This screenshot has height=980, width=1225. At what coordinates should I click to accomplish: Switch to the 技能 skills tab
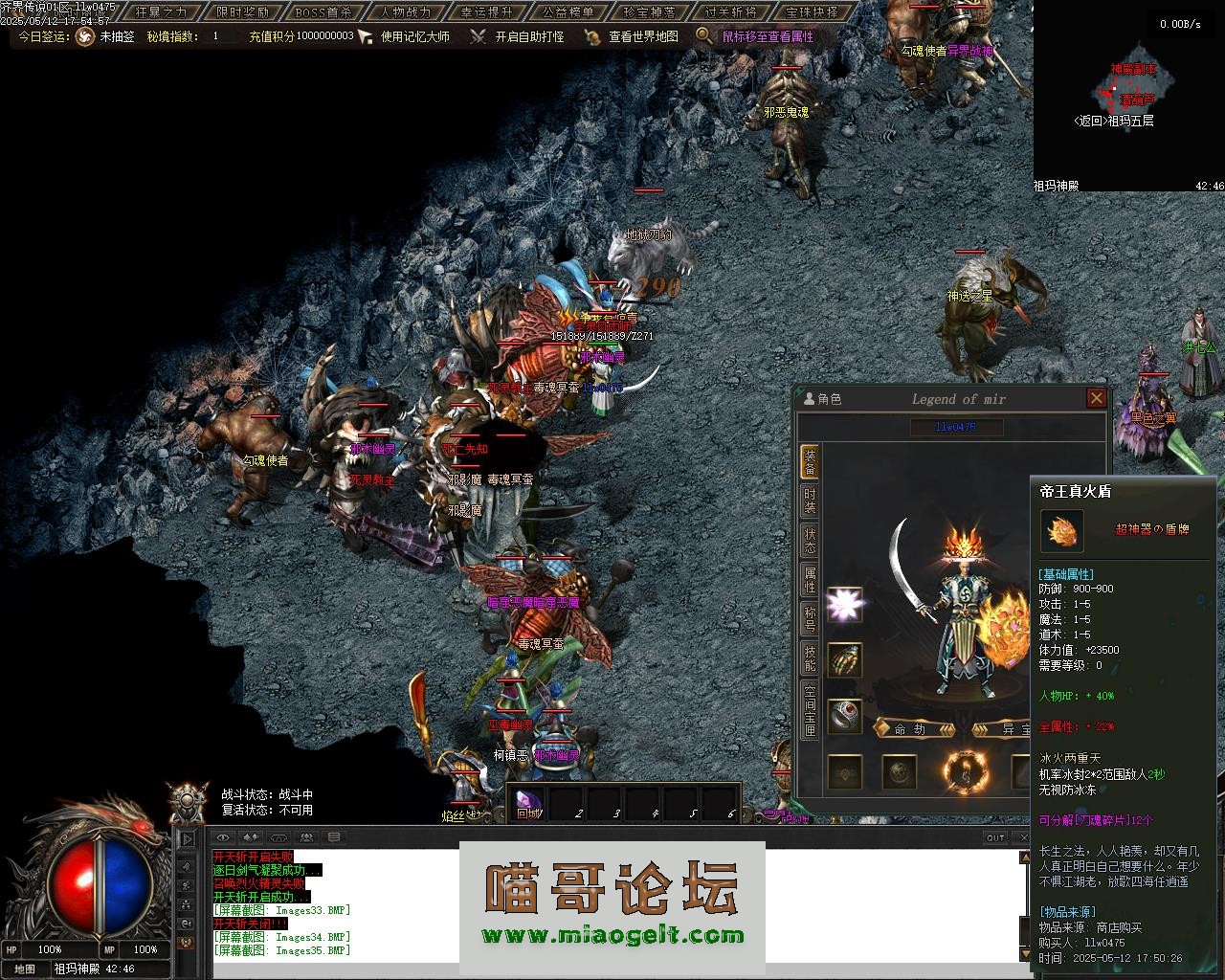click(810, 657)
